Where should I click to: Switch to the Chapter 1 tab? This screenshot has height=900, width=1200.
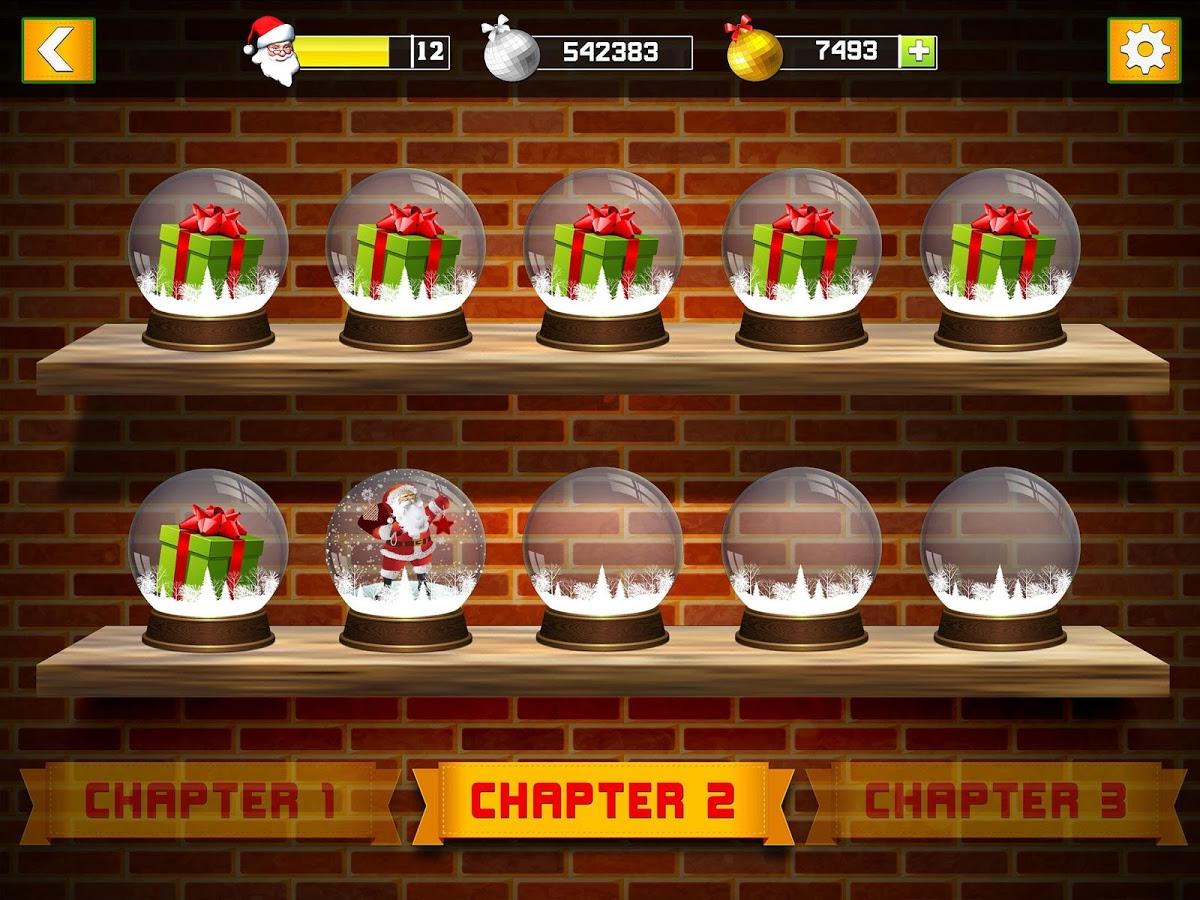(210, 801)
